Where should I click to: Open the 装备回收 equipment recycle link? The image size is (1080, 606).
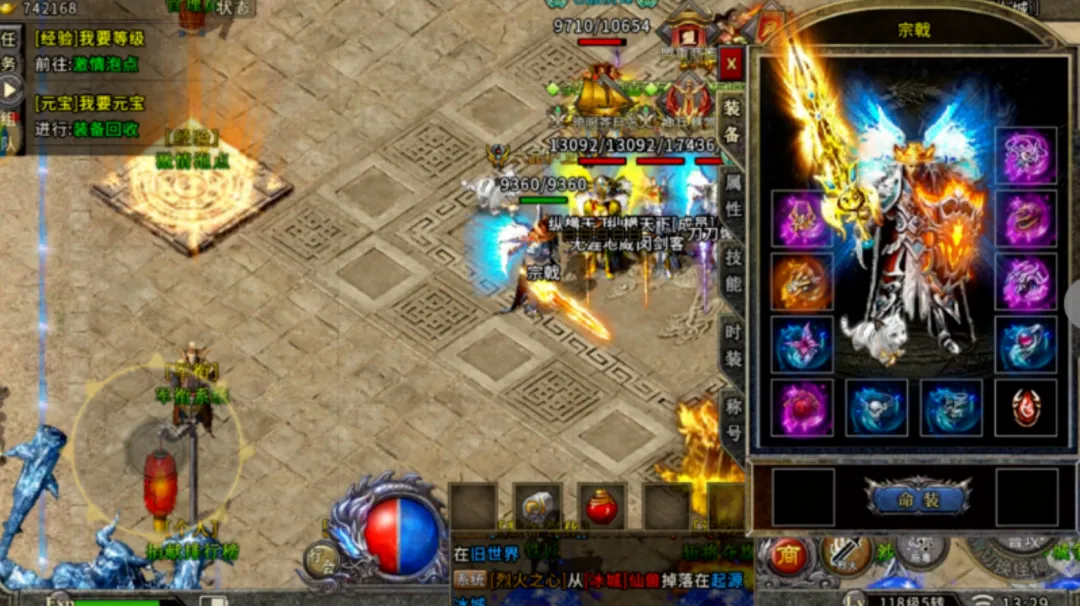pyautogui.click(x=106, y=128)
